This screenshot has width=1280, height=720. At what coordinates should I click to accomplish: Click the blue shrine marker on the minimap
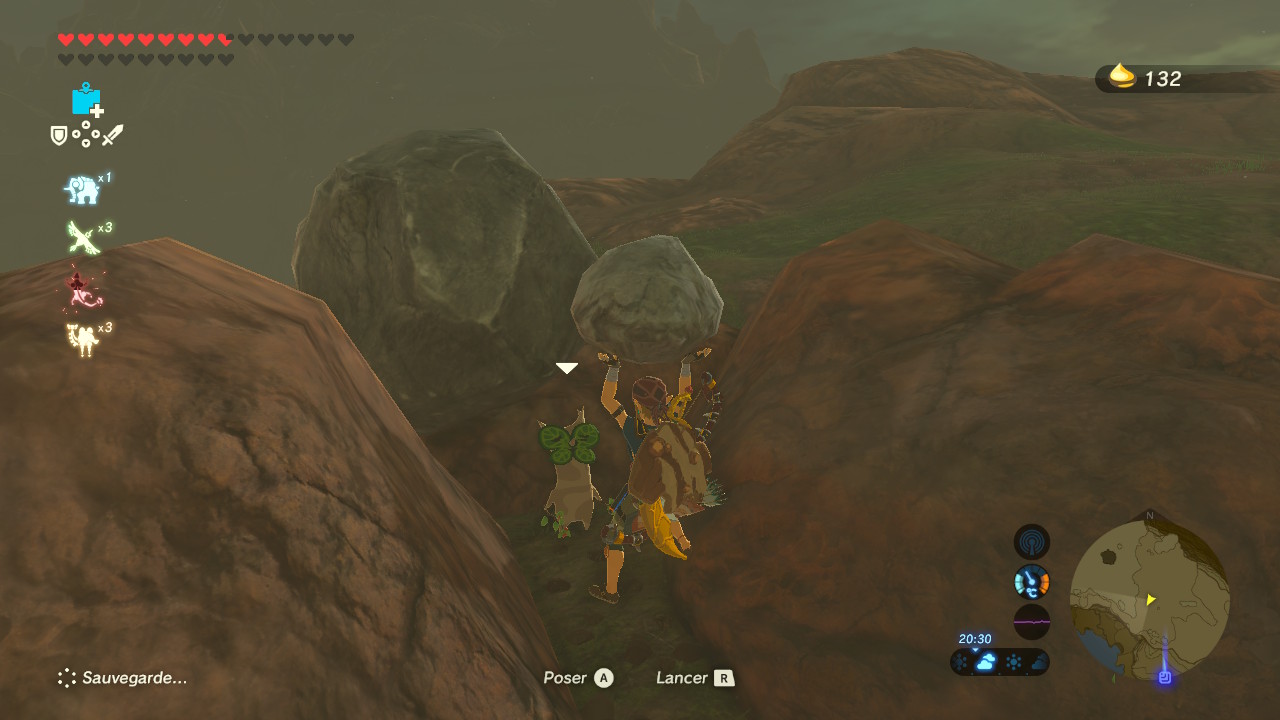(1164, 677)
